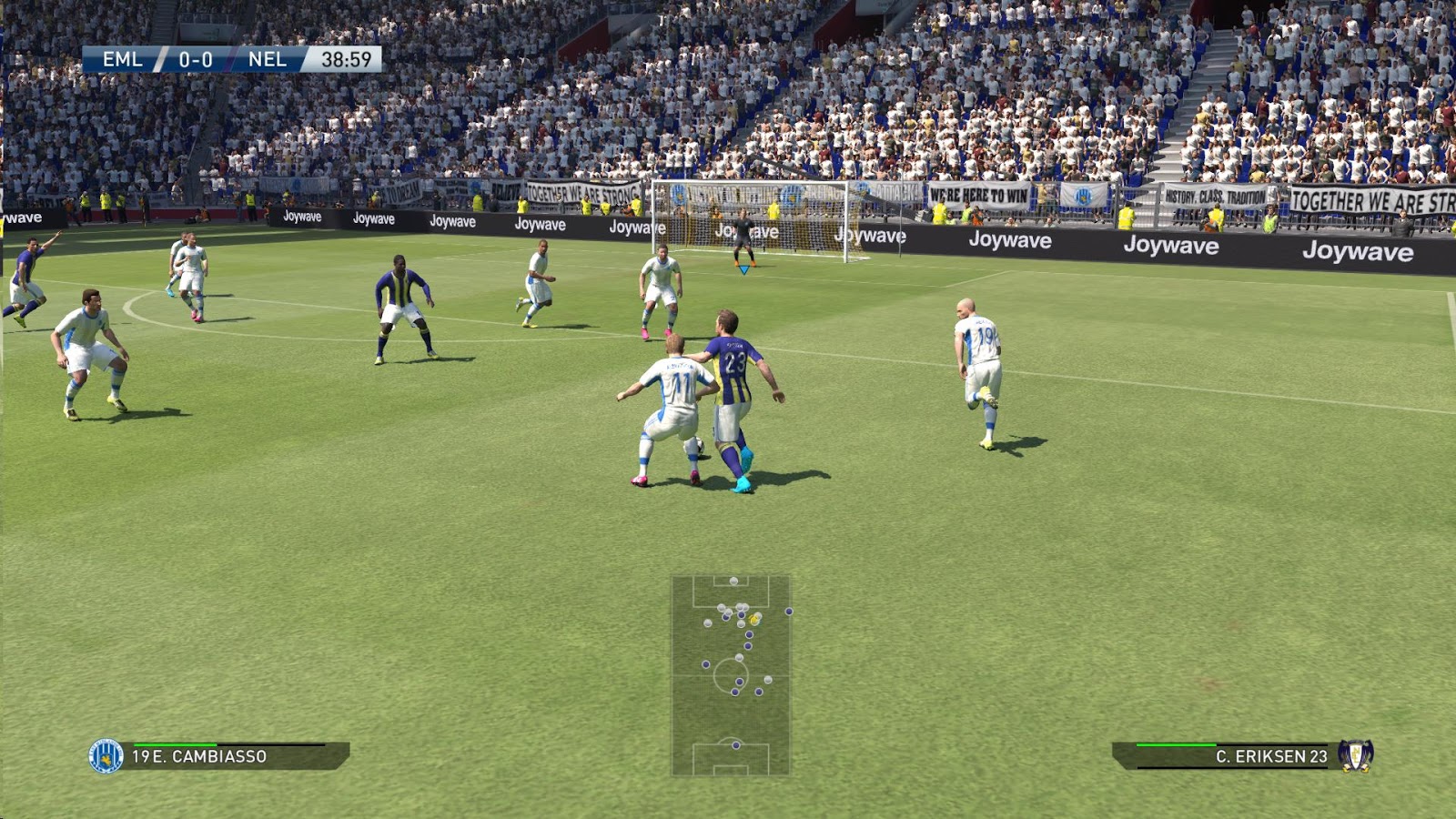
Task: Expand the EML team abbreviation on the scoreboard
Action: point(123,60)
